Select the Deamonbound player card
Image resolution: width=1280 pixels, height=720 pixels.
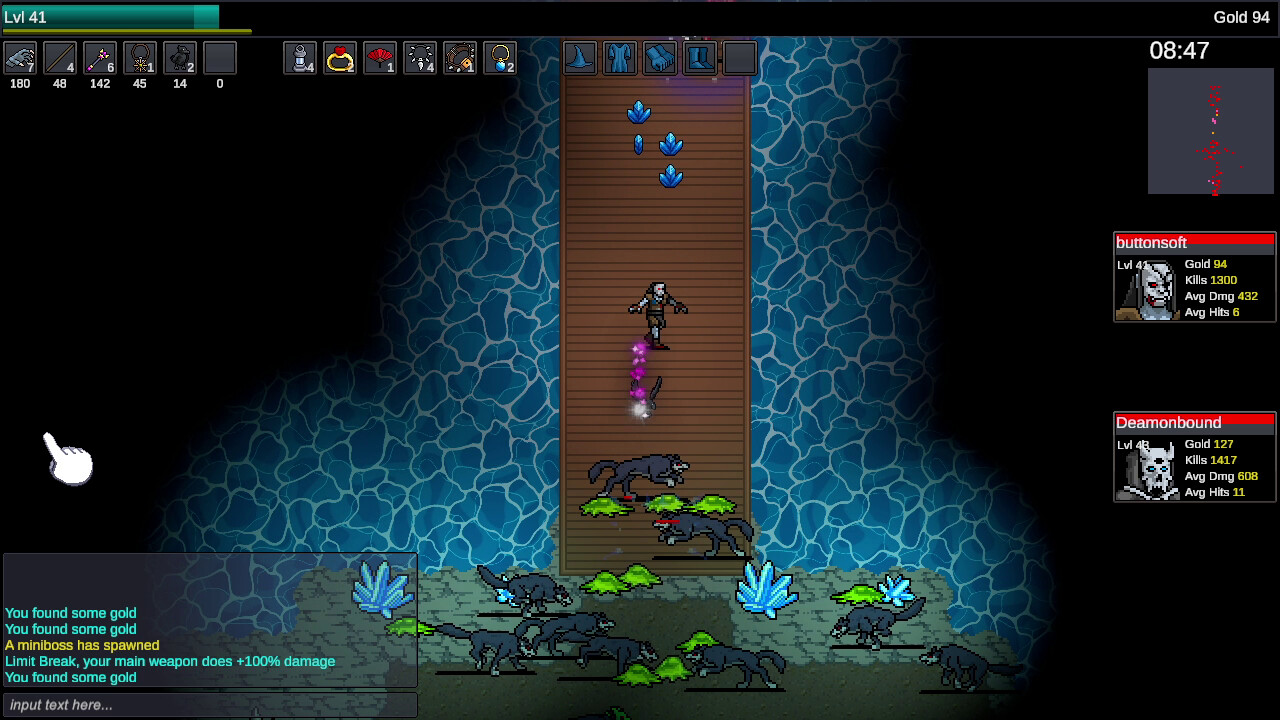1195,458
